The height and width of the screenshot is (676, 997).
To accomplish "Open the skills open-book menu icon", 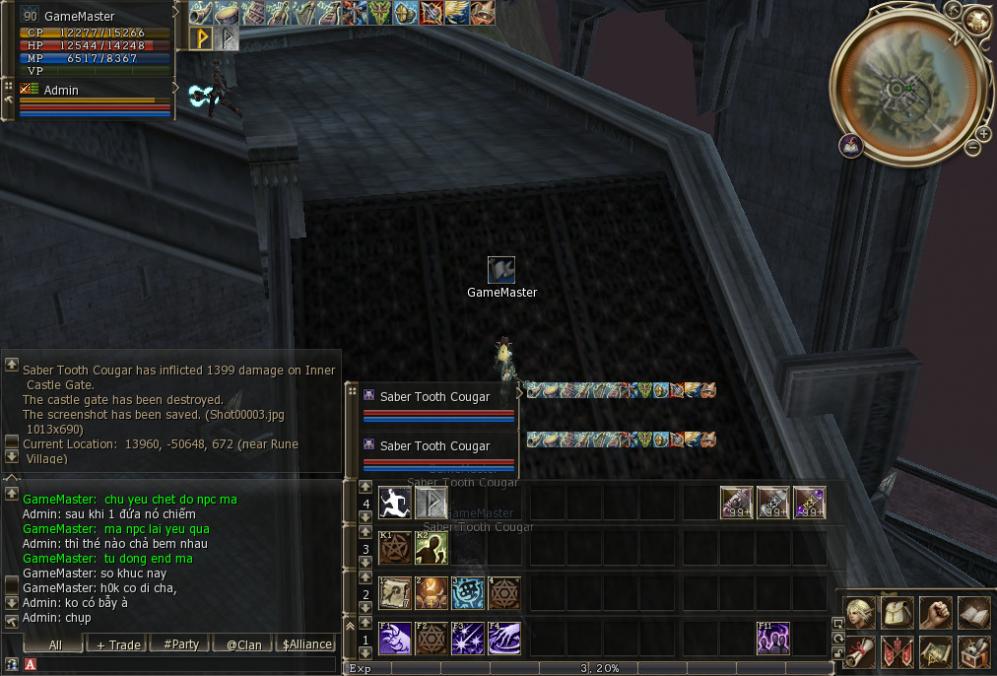I will pyautogui.click(x=973, y=613).
